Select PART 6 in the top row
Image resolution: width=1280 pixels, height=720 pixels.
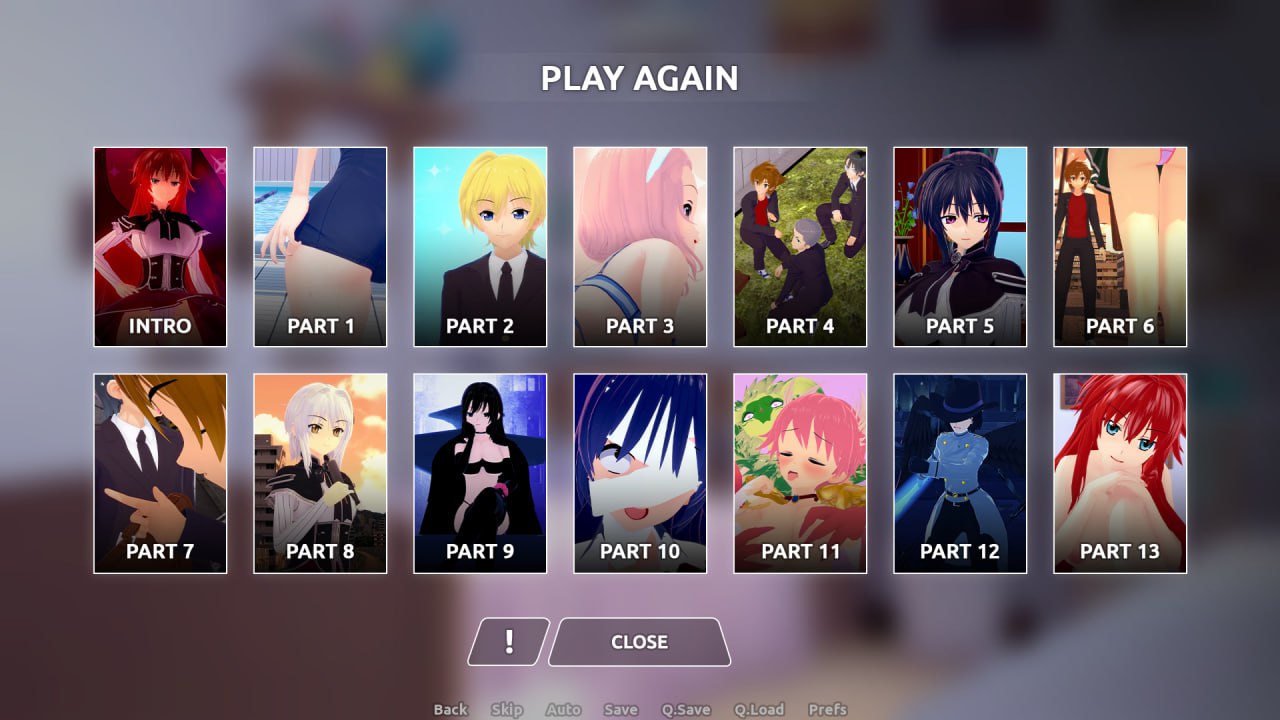(x=1120, y=246)
